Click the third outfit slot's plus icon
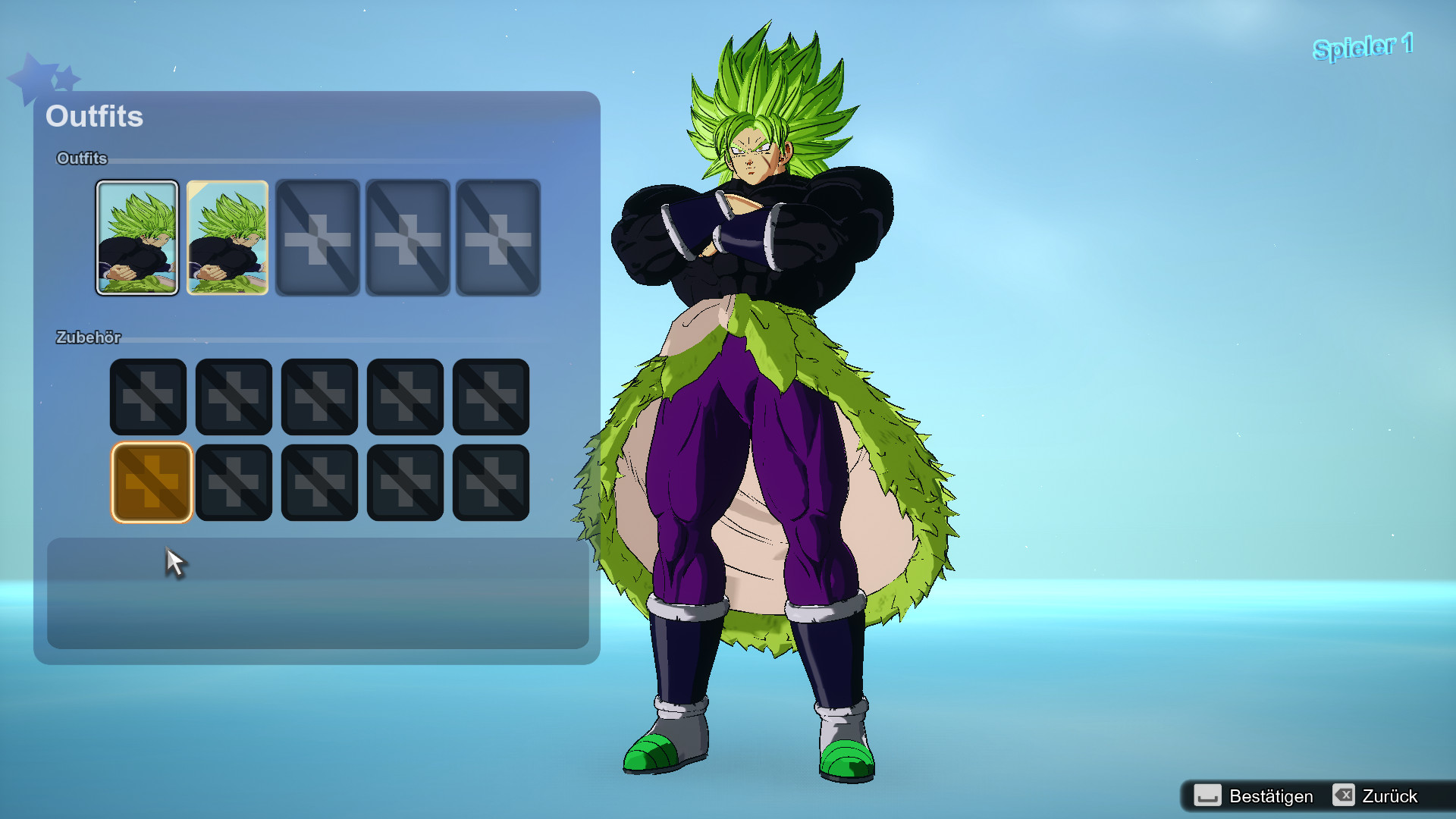 [x=318, y=238]
